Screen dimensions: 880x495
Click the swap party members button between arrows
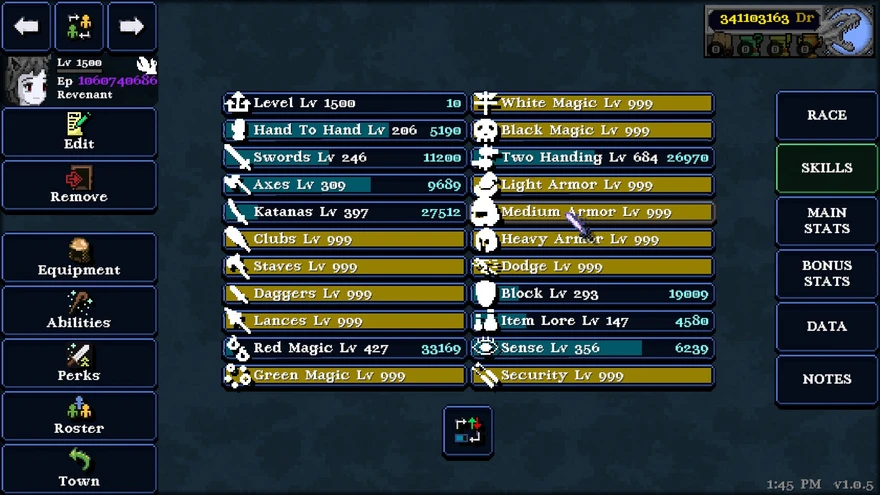79,27
